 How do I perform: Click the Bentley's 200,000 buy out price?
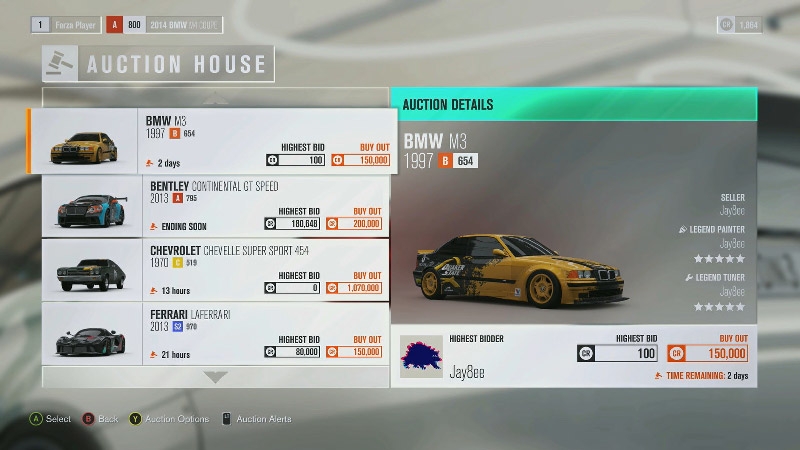click(361, 224)
